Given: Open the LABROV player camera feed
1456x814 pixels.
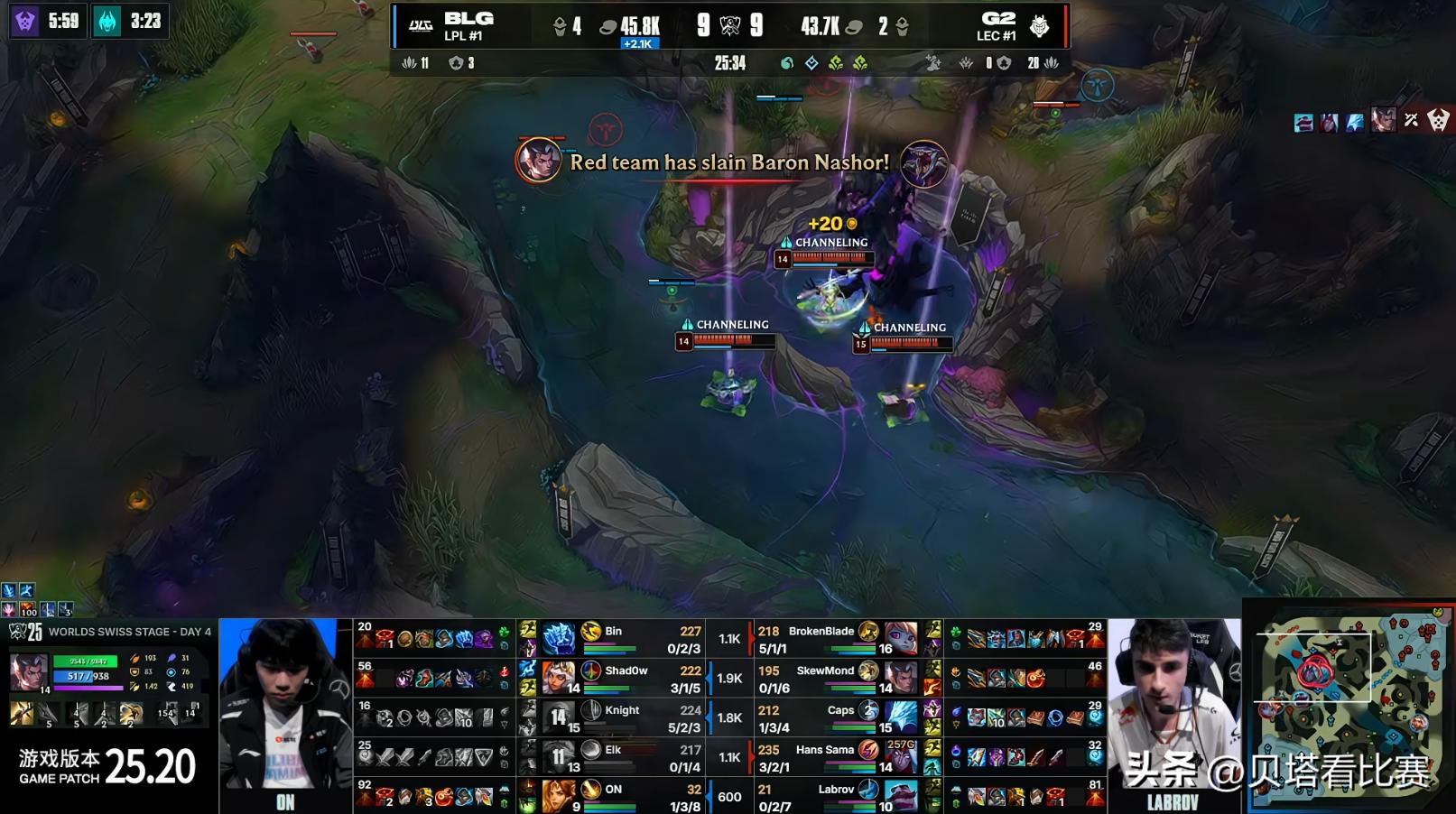Looking at the screenshot, I should 1173,714.
